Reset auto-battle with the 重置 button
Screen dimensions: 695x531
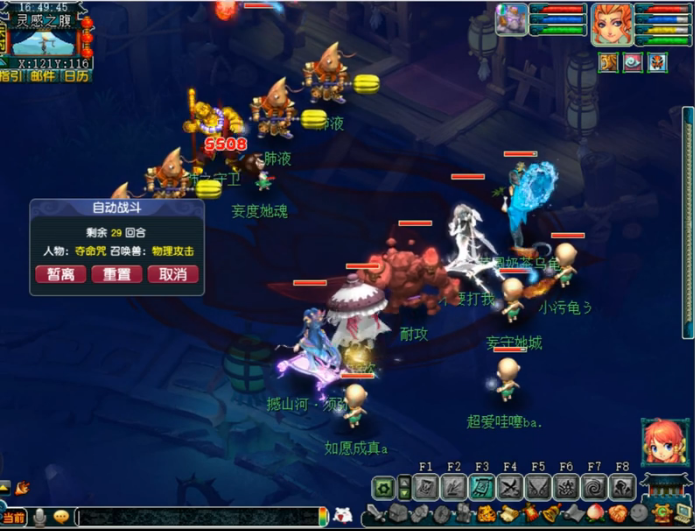[x=116, y=274]
